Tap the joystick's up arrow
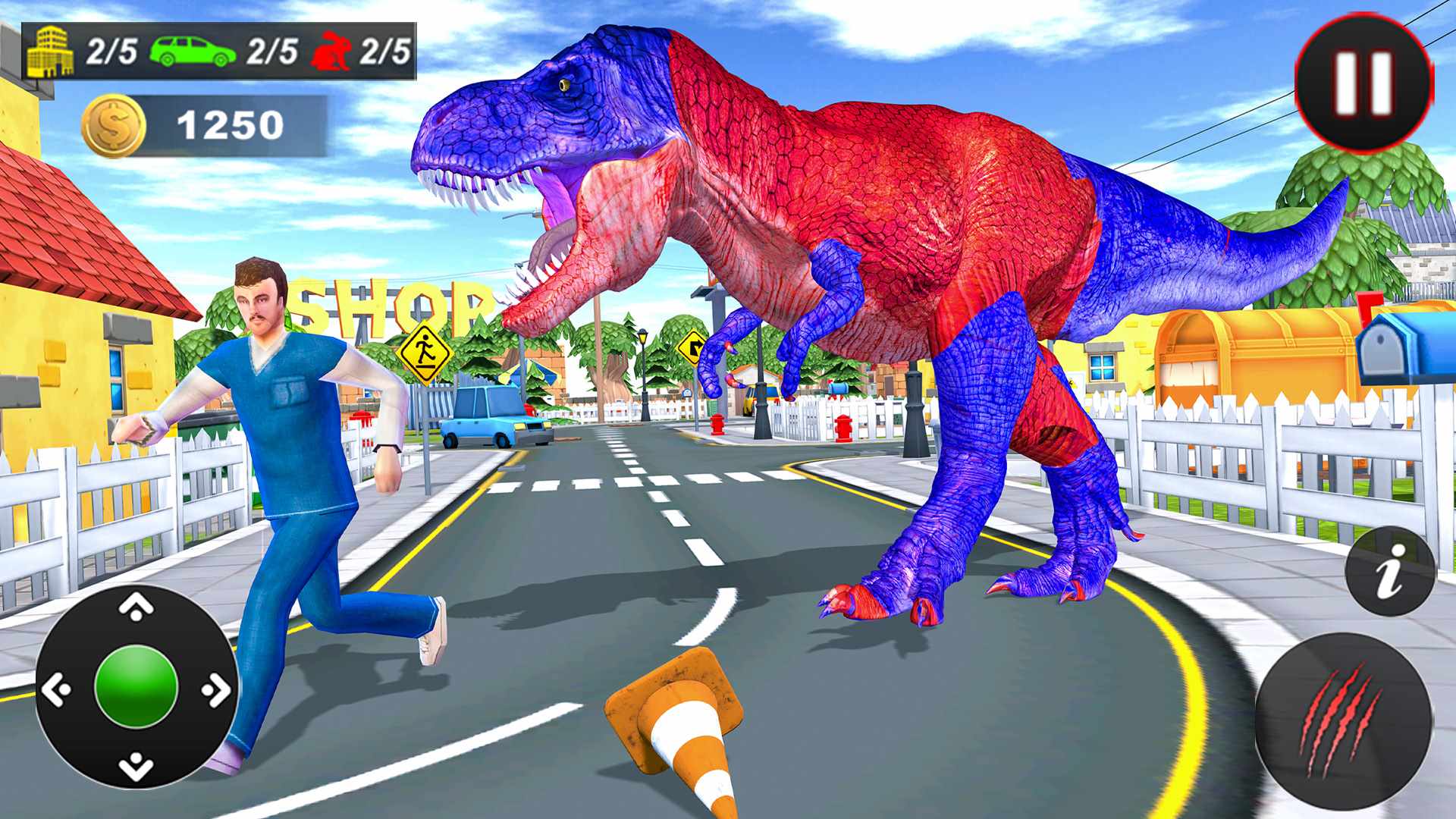Screen dimensions: 1456x819 (x=136, y=607)
